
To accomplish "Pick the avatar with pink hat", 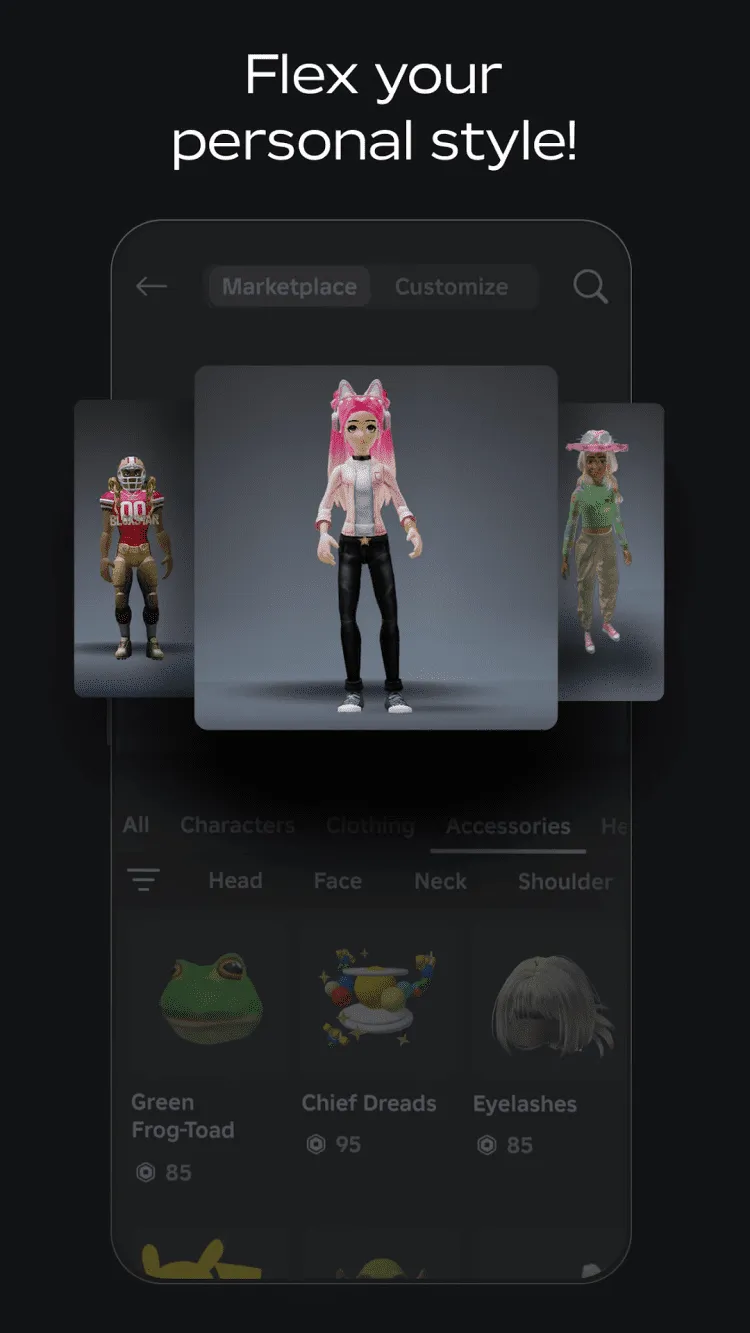I will (x=610, y=550).
